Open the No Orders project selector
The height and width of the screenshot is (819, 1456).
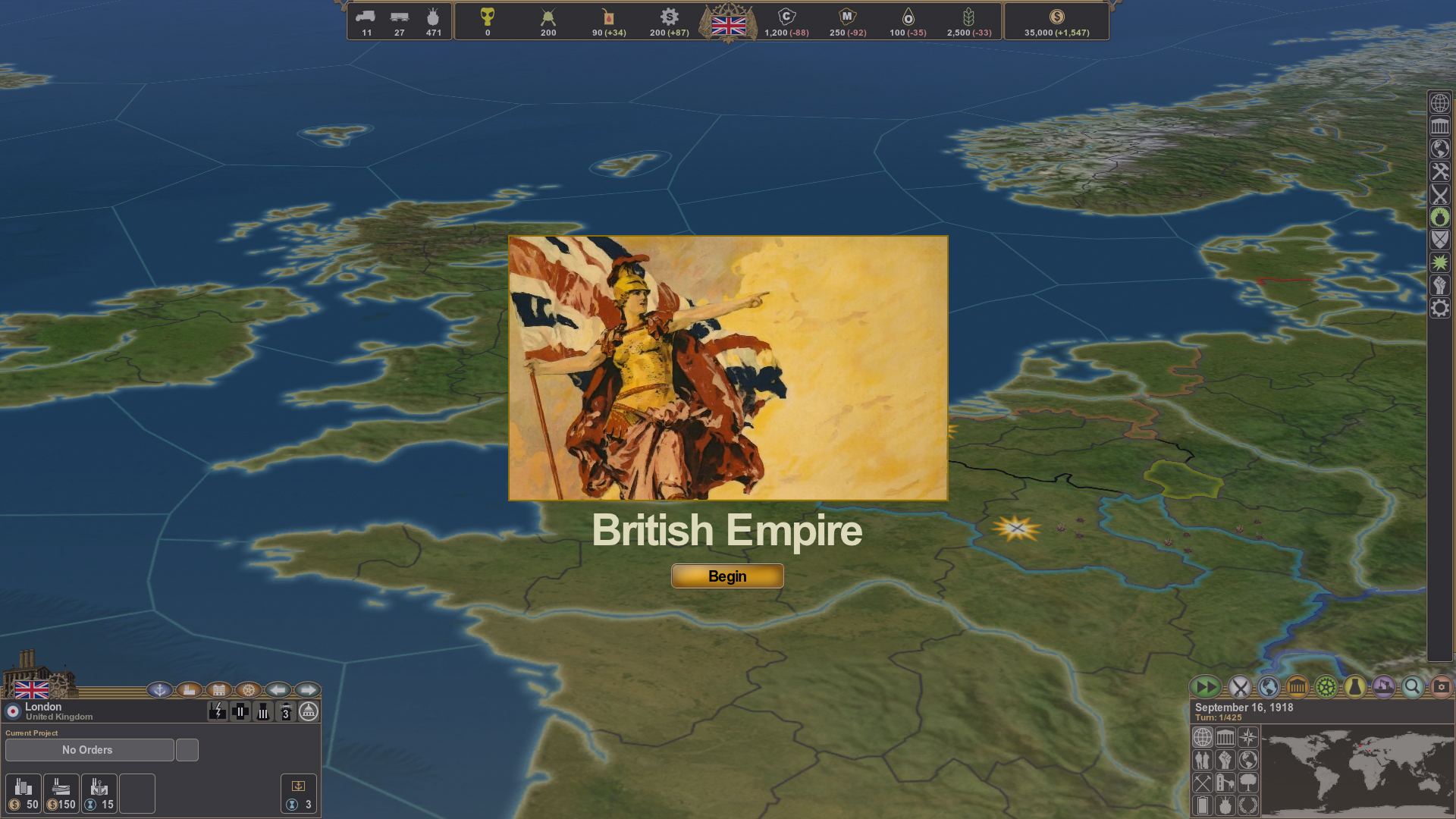pyautogui.click(x=89, y=749)
